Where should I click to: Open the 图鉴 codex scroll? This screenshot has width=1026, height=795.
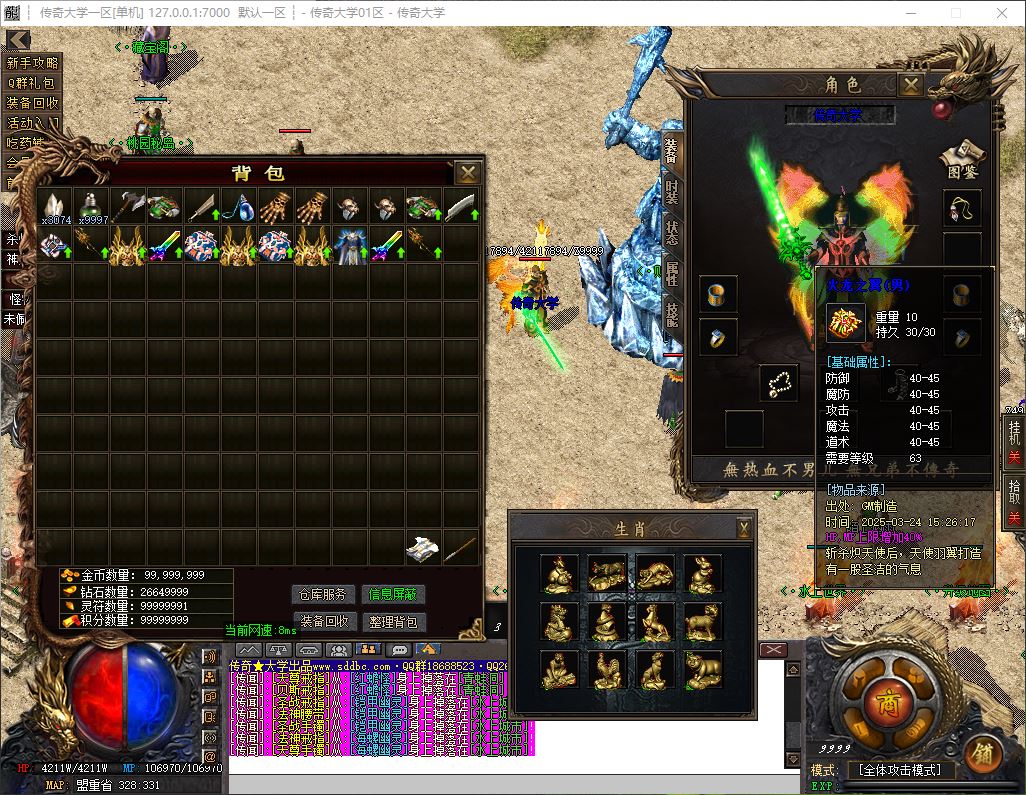(x=961, y=157)
